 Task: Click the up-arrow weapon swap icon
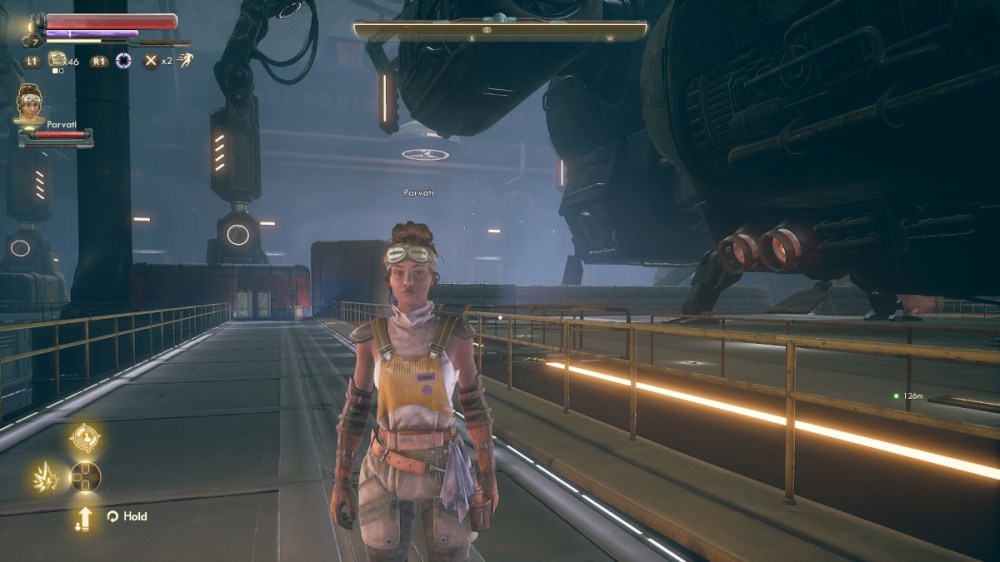coord(84,517)
